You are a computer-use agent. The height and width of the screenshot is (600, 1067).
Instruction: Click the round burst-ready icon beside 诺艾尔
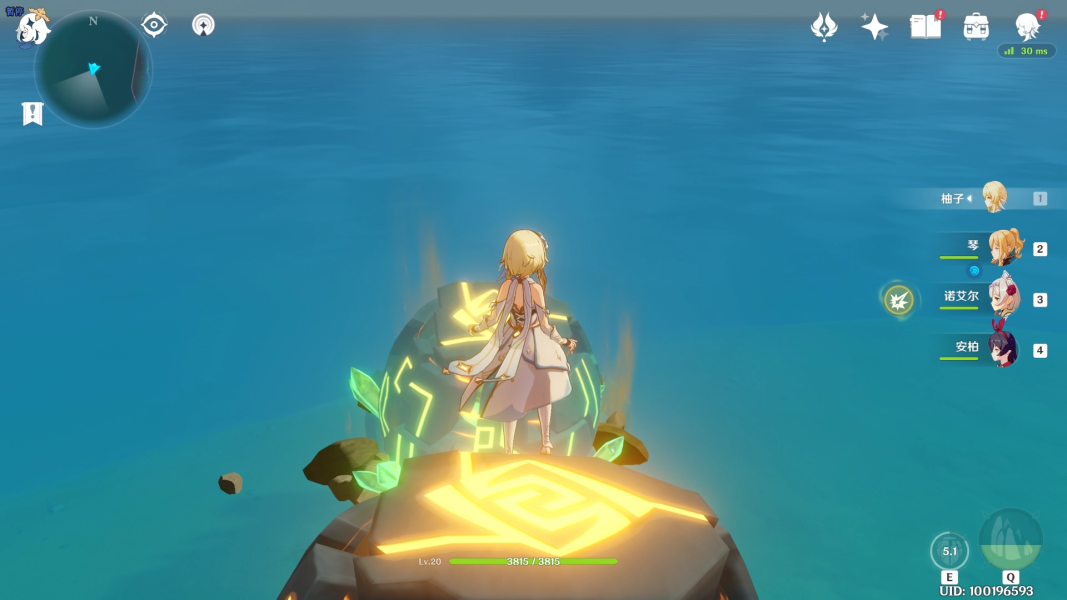point(899,299)
